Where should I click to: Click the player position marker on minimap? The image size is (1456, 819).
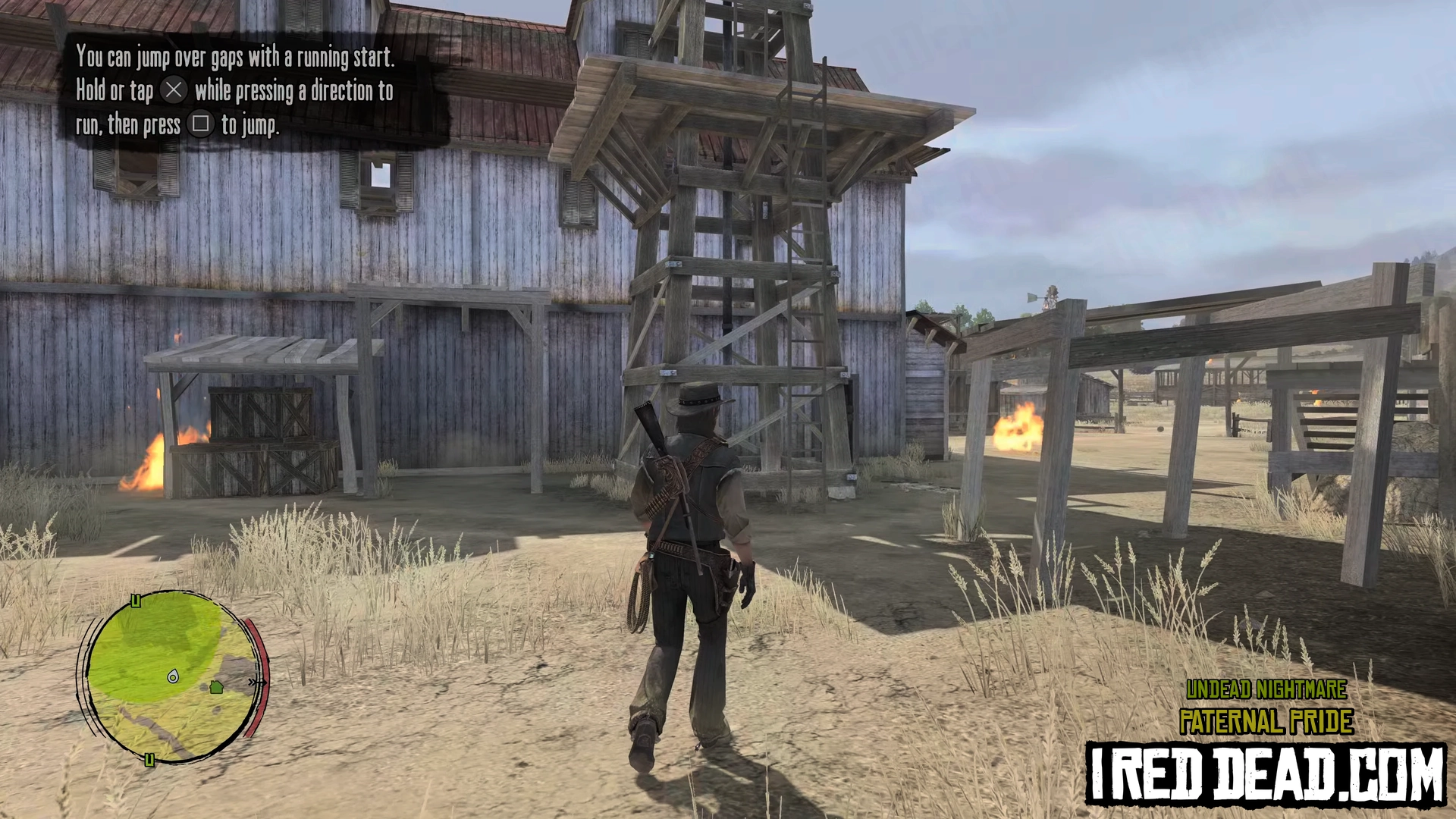click(173, 676)
